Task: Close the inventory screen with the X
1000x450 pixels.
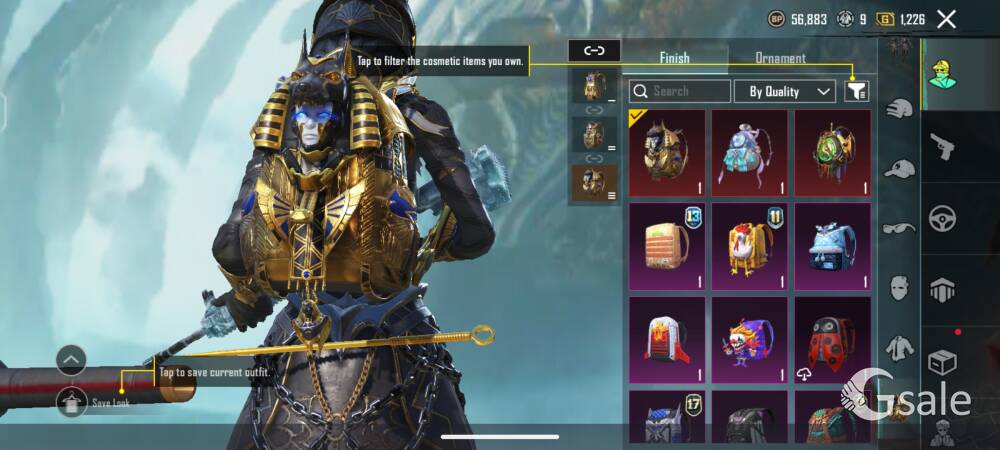Action: coord(946,19)
